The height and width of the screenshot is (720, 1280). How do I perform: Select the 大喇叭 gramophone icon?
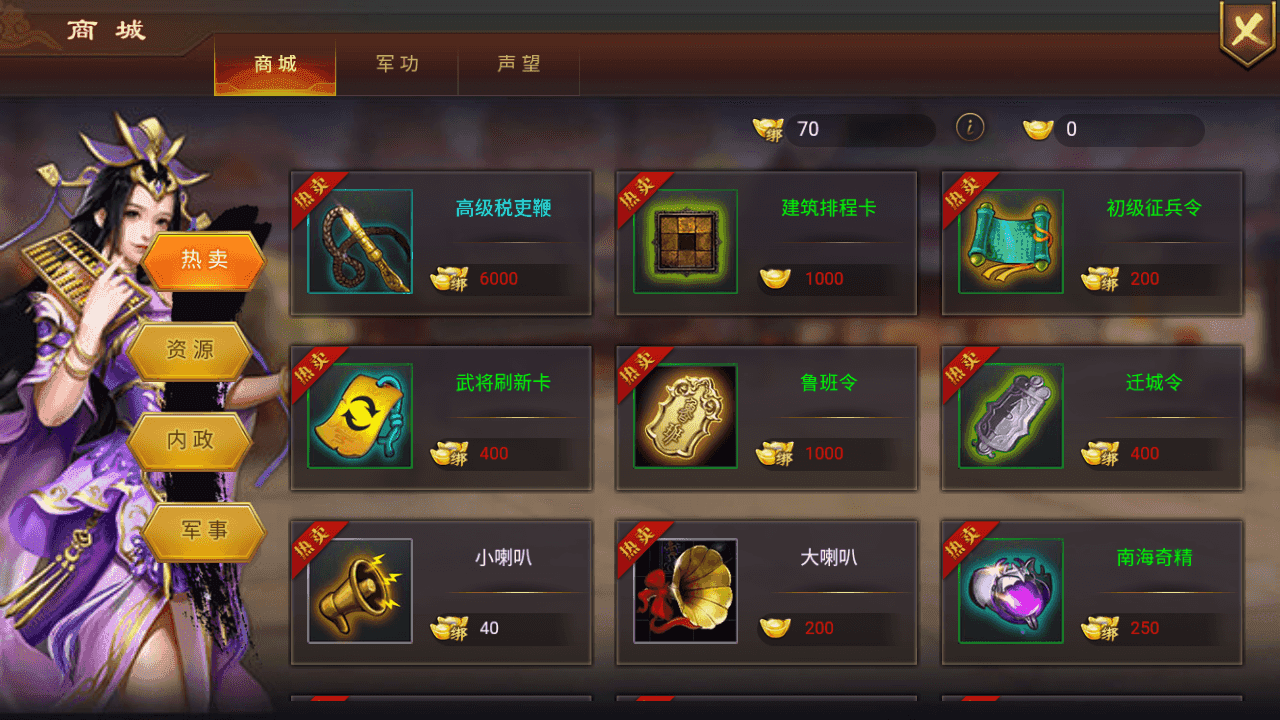tap(684, 589)
